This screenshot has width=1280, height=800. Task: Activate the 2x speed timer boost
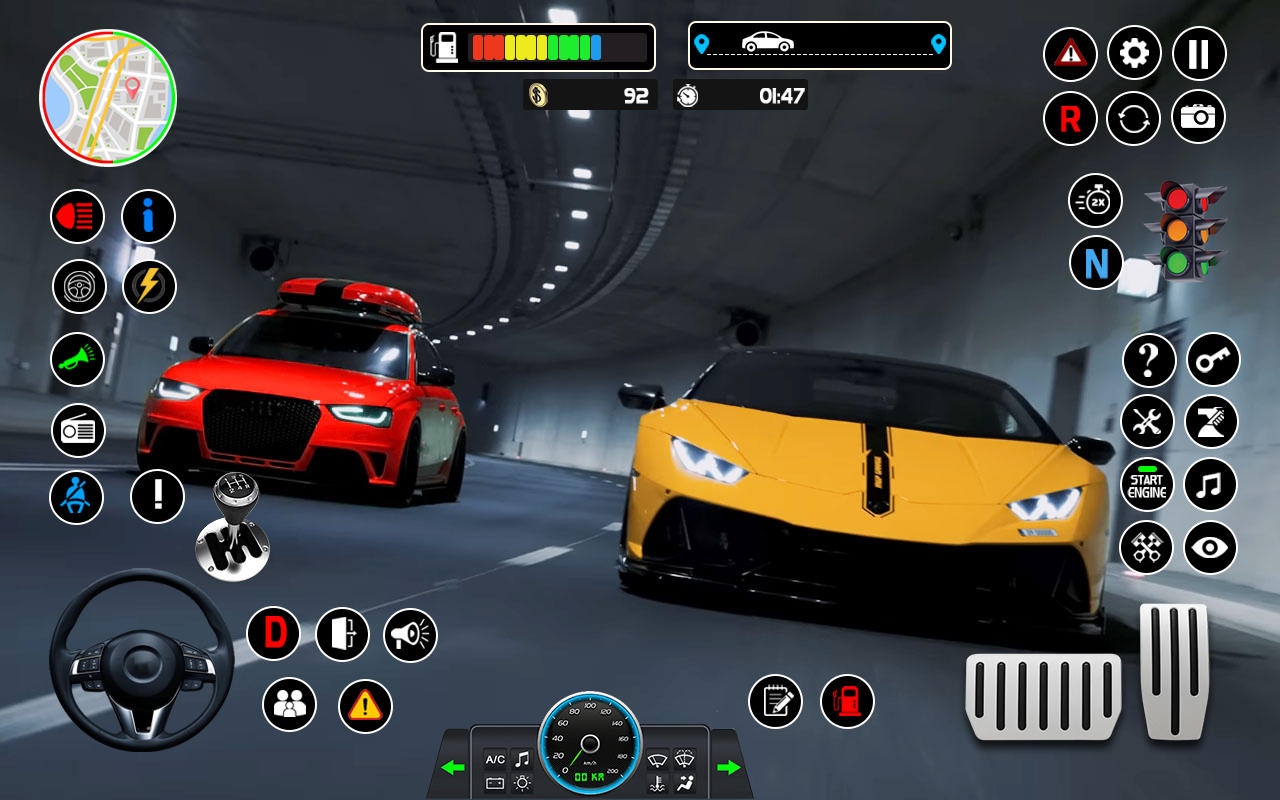click(1096, 201)
